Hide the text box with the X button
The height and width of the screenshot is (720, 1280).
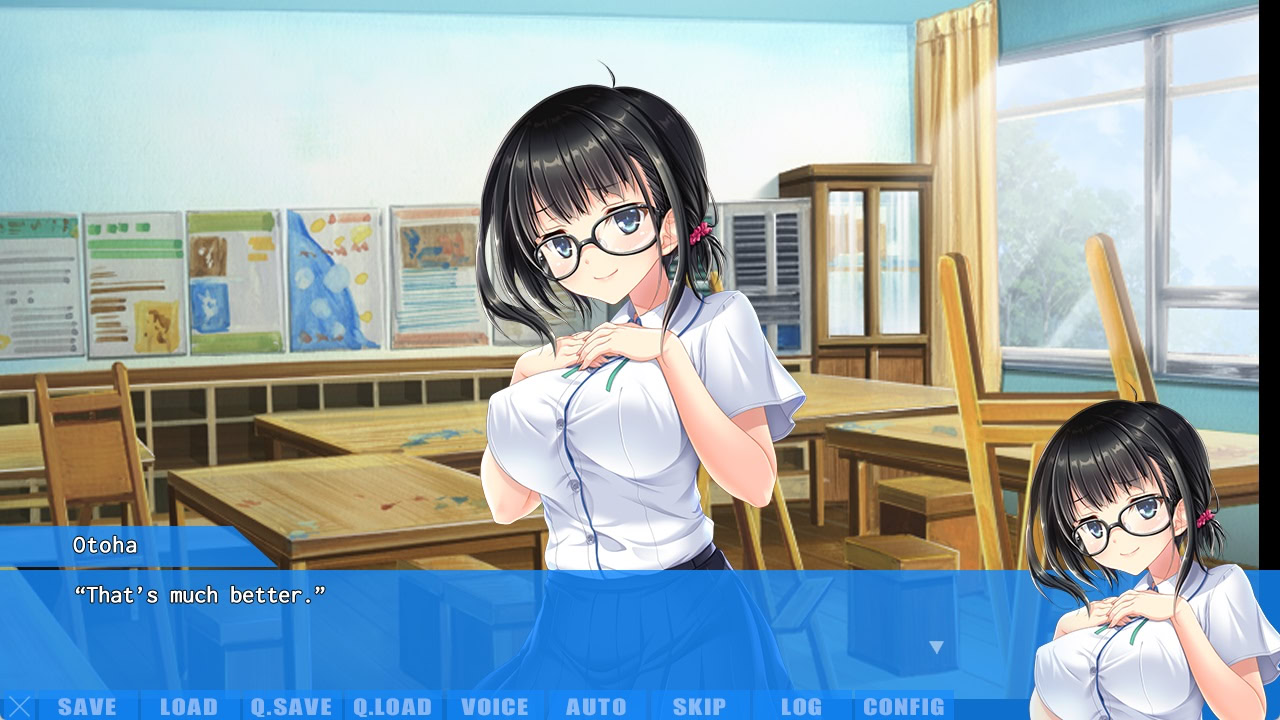pyautogui.click(x=19, y=707)
